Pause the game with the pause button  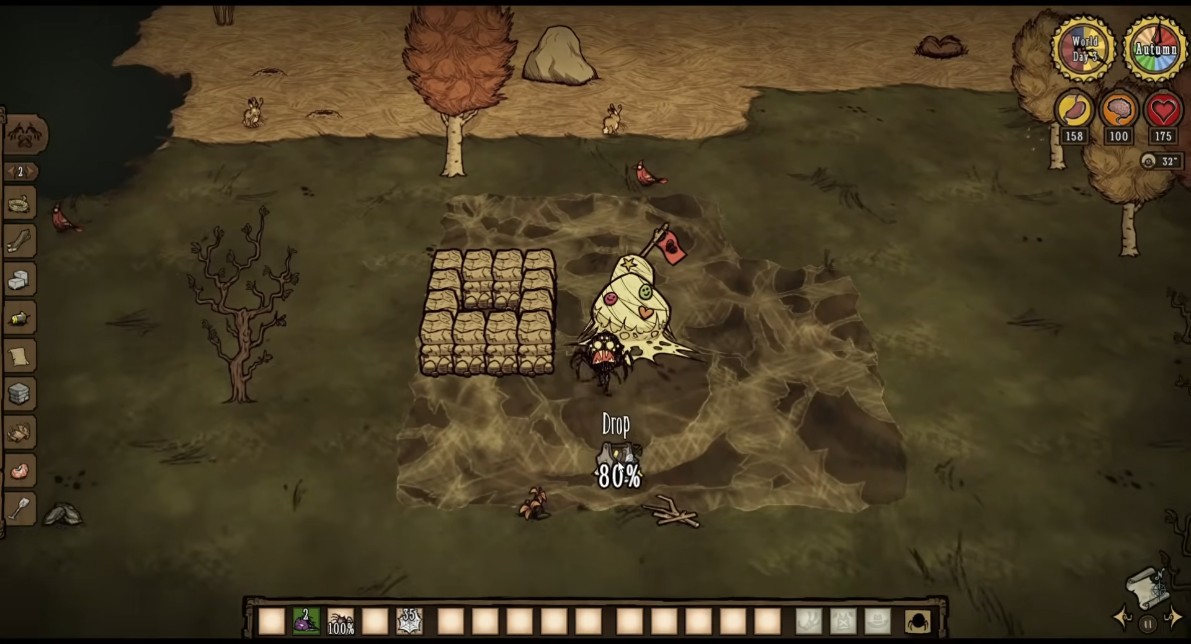tap(1148, 624)
